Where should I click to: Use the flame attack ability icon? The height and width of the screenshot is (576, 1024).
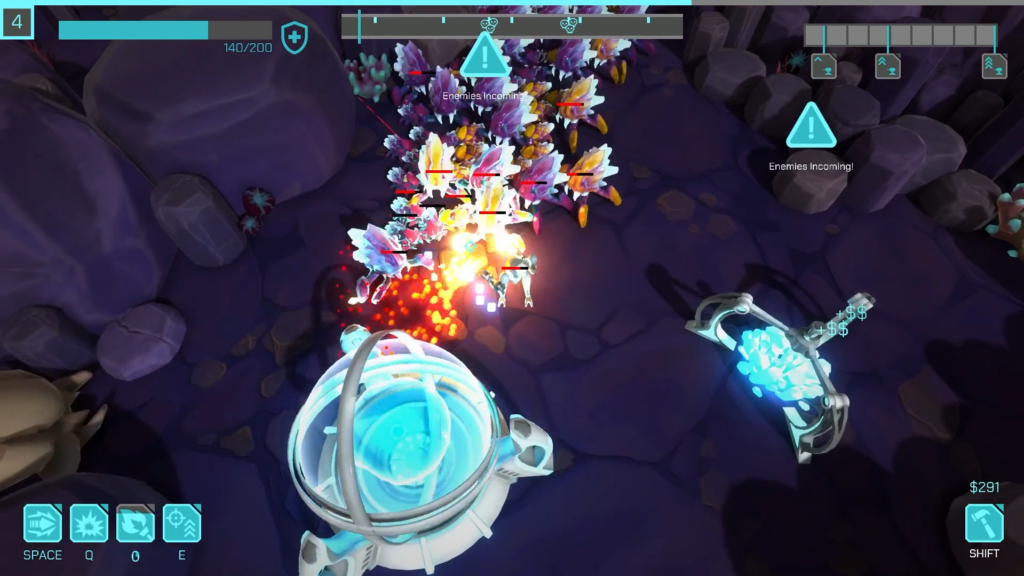pyautogui.click(x=135, y=523)
